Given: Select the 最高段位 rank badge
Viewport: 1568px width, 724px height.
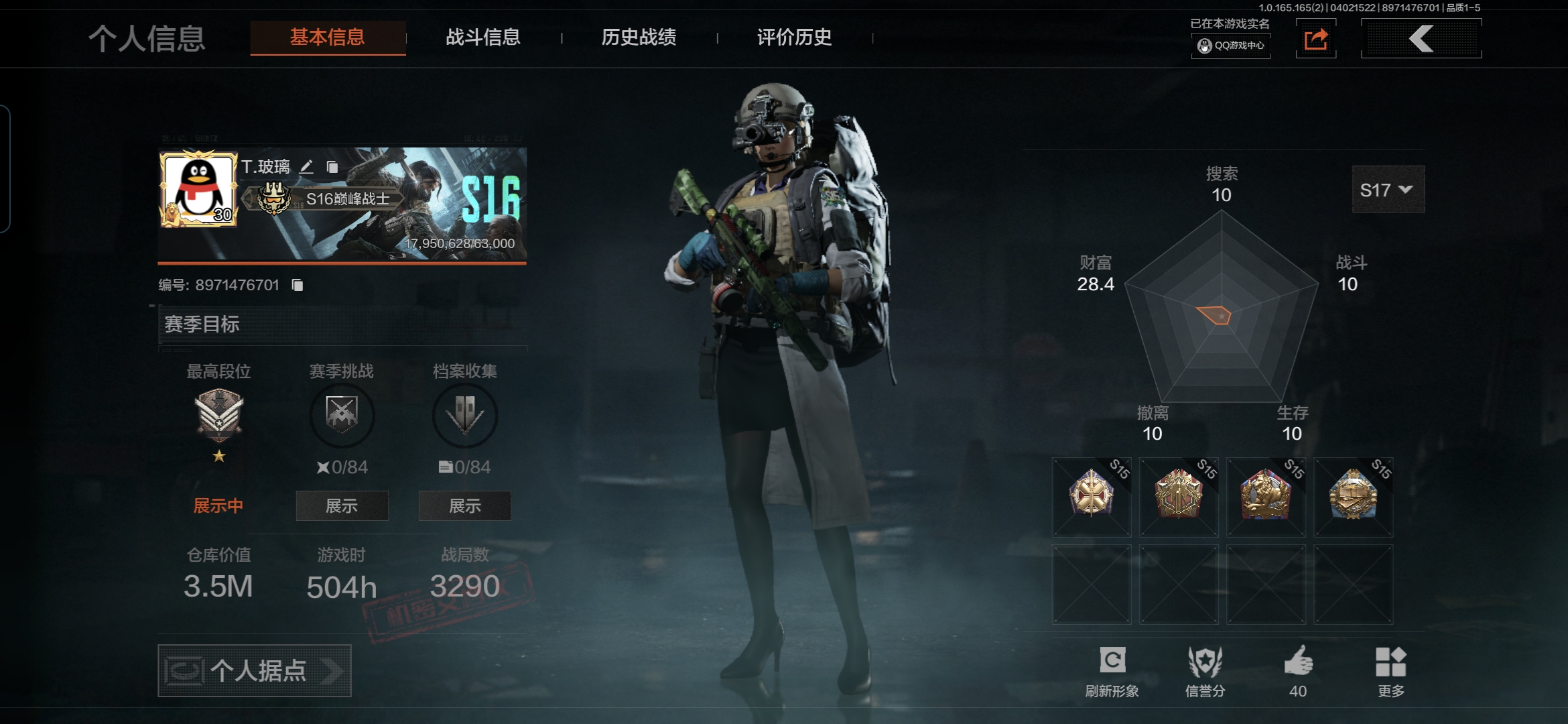Looking at the screenshot, I should point(219,416).
